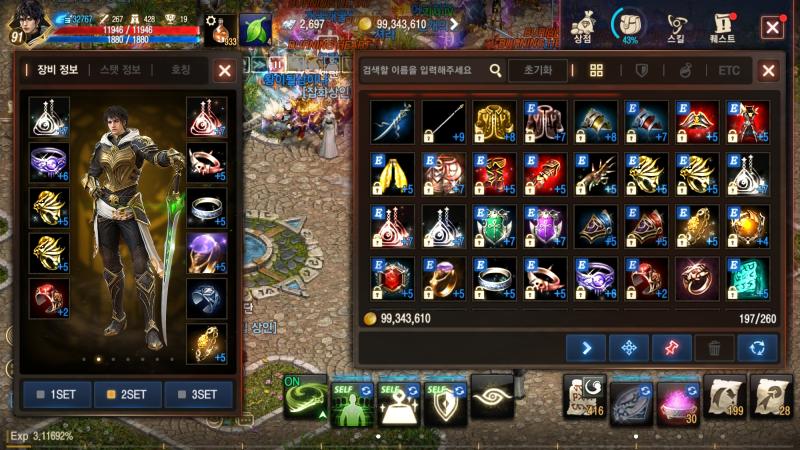Open the 스킬 skill menu

tap(677, 27)
